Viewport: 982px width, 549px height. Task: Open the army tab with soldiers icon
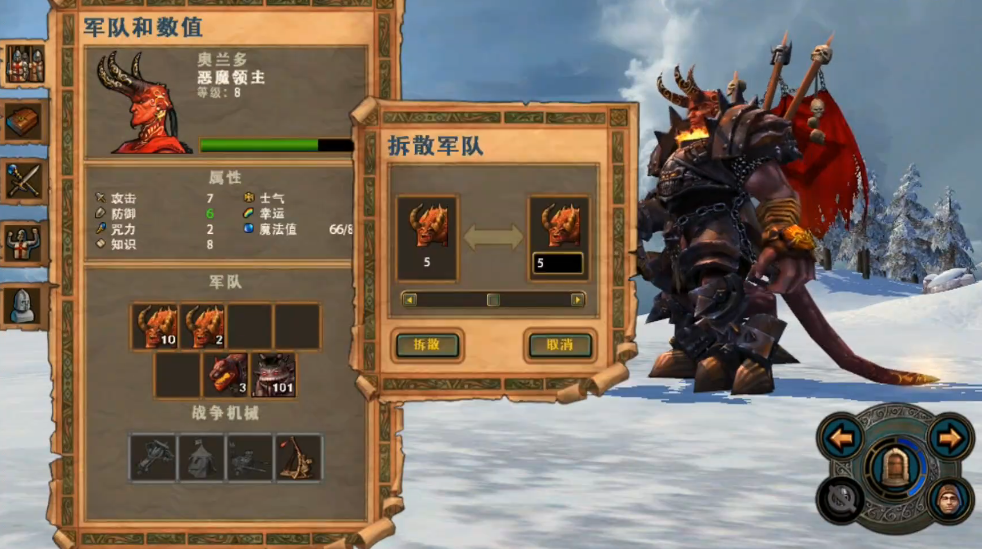pyautogui.click(x=24, y=64)
